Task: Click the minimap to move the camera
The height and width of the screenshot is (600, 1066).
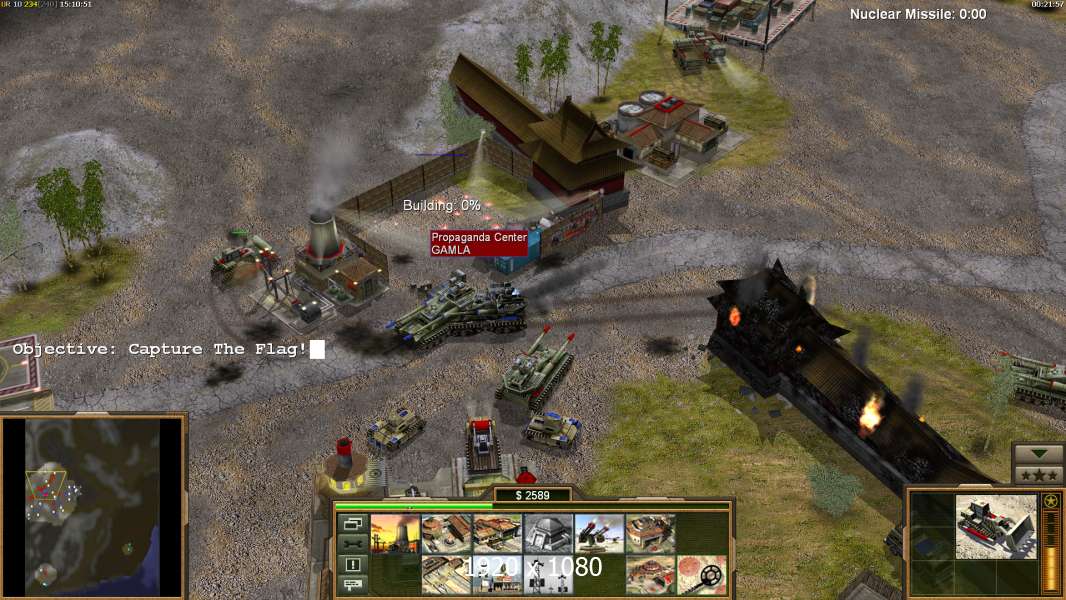Action: coord(93,503)
